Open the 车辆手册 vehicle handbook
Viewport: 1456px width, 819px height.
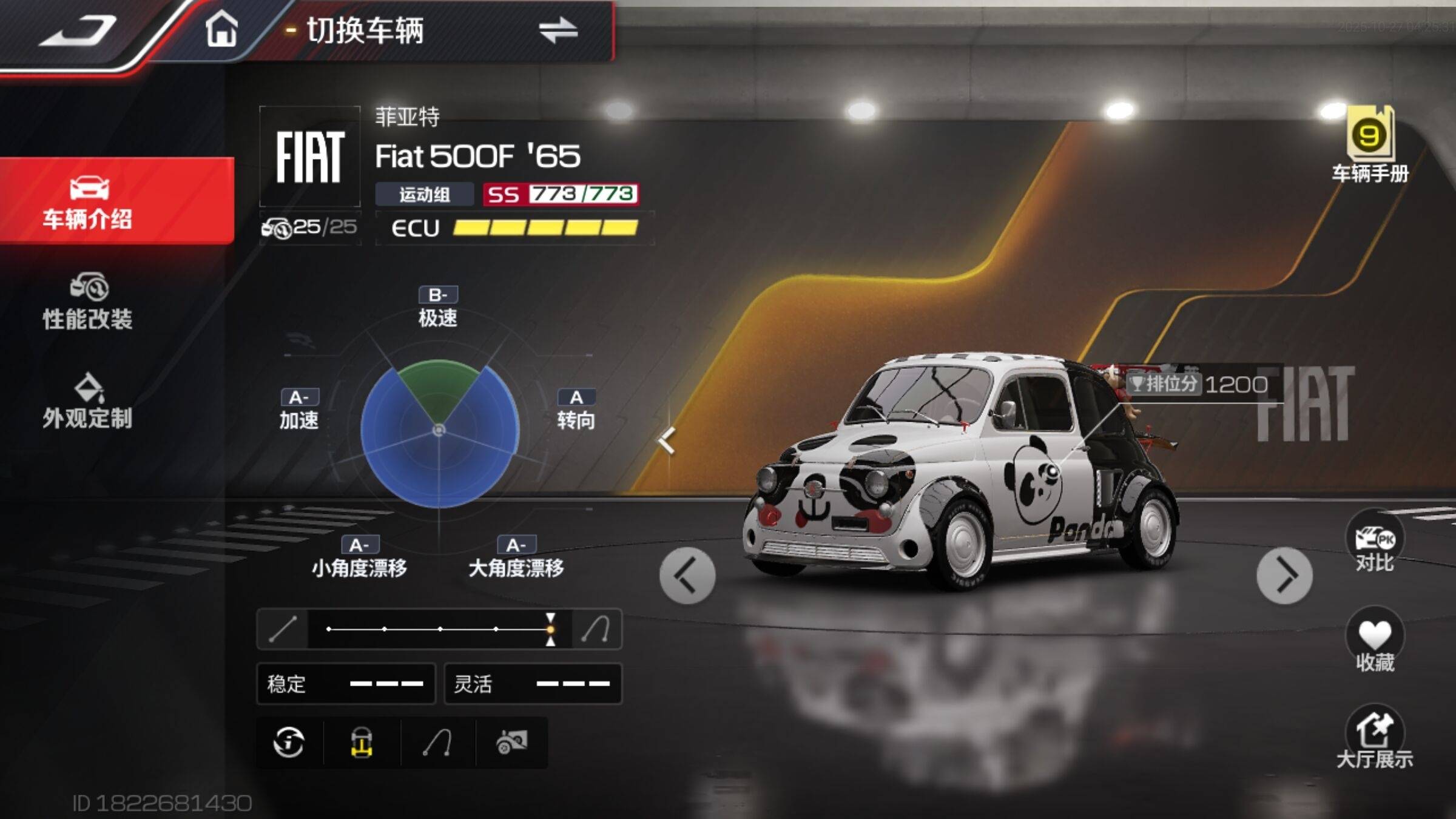1369,146
